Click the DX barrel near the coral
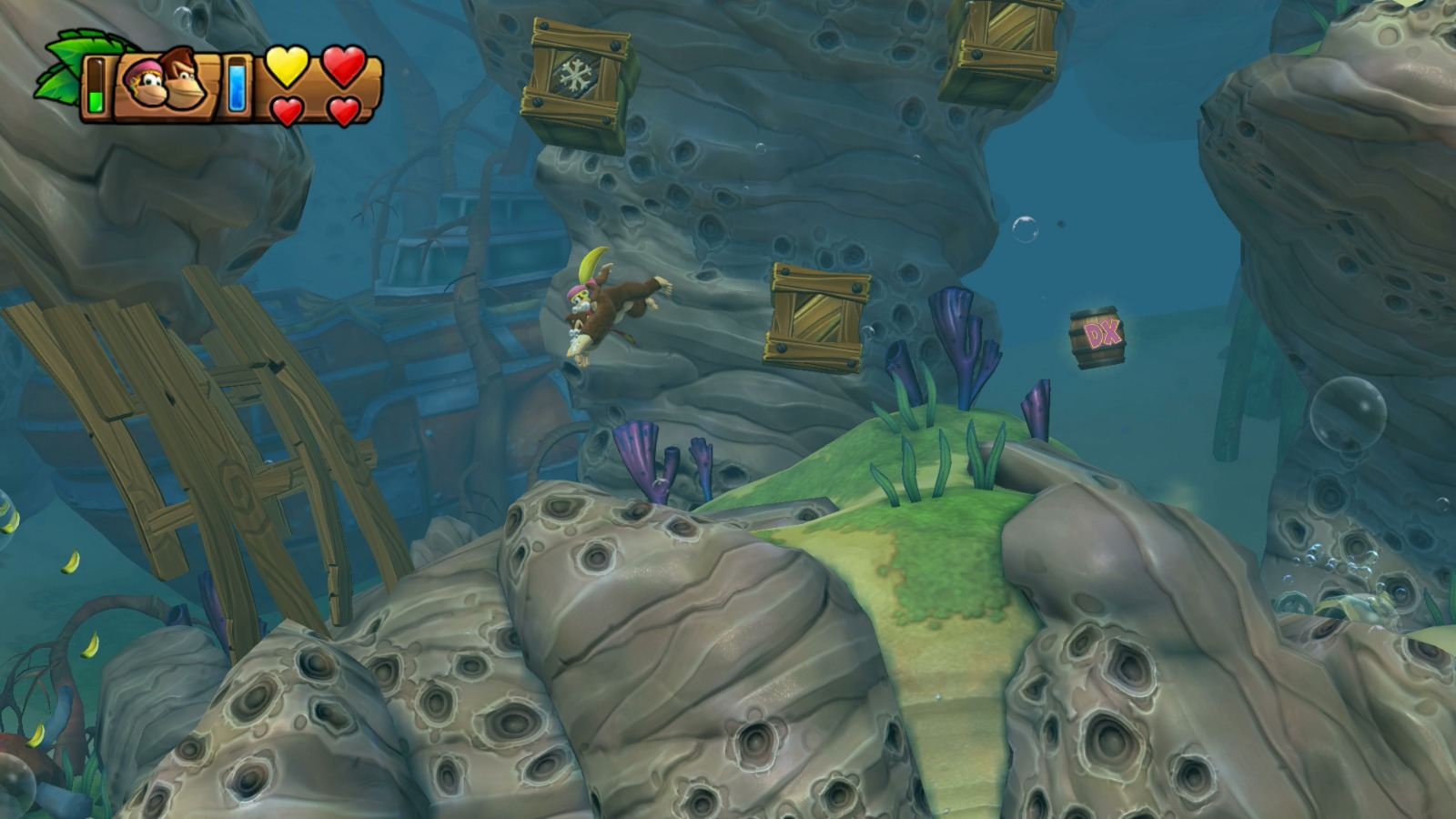 [x=1097, y=335]
